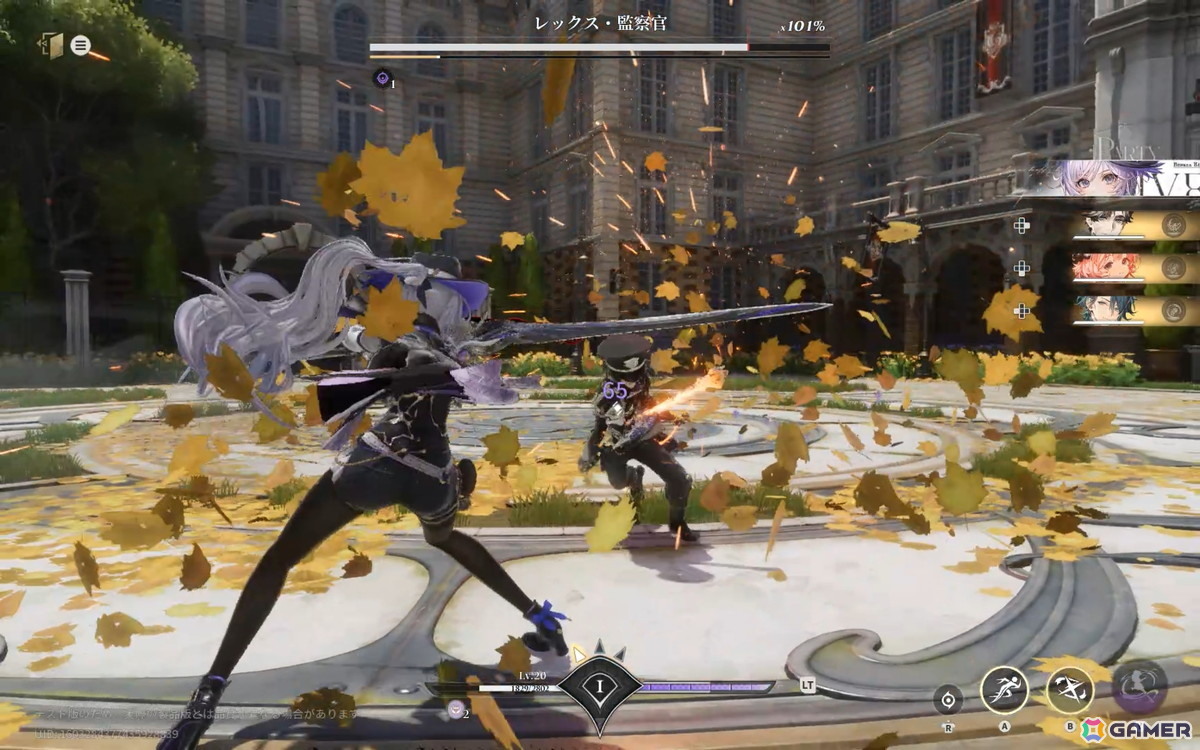Use the crossed slash attack skill
Viewport: 1200px width, 750px height.
pyautogui.click(x=1069, y=689)
